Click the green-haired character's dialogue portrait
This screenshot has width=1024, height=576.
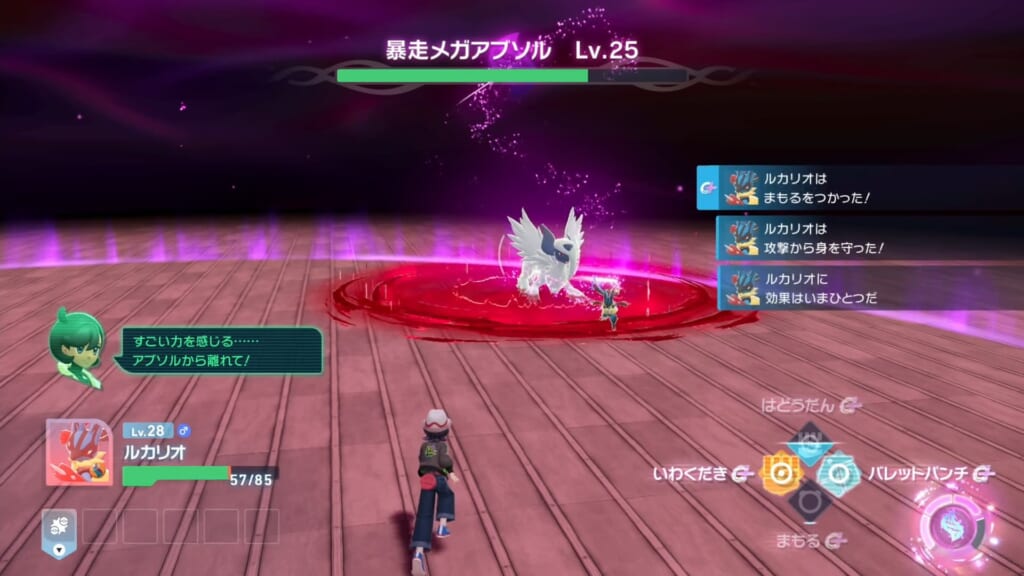[x=77, y=346]
